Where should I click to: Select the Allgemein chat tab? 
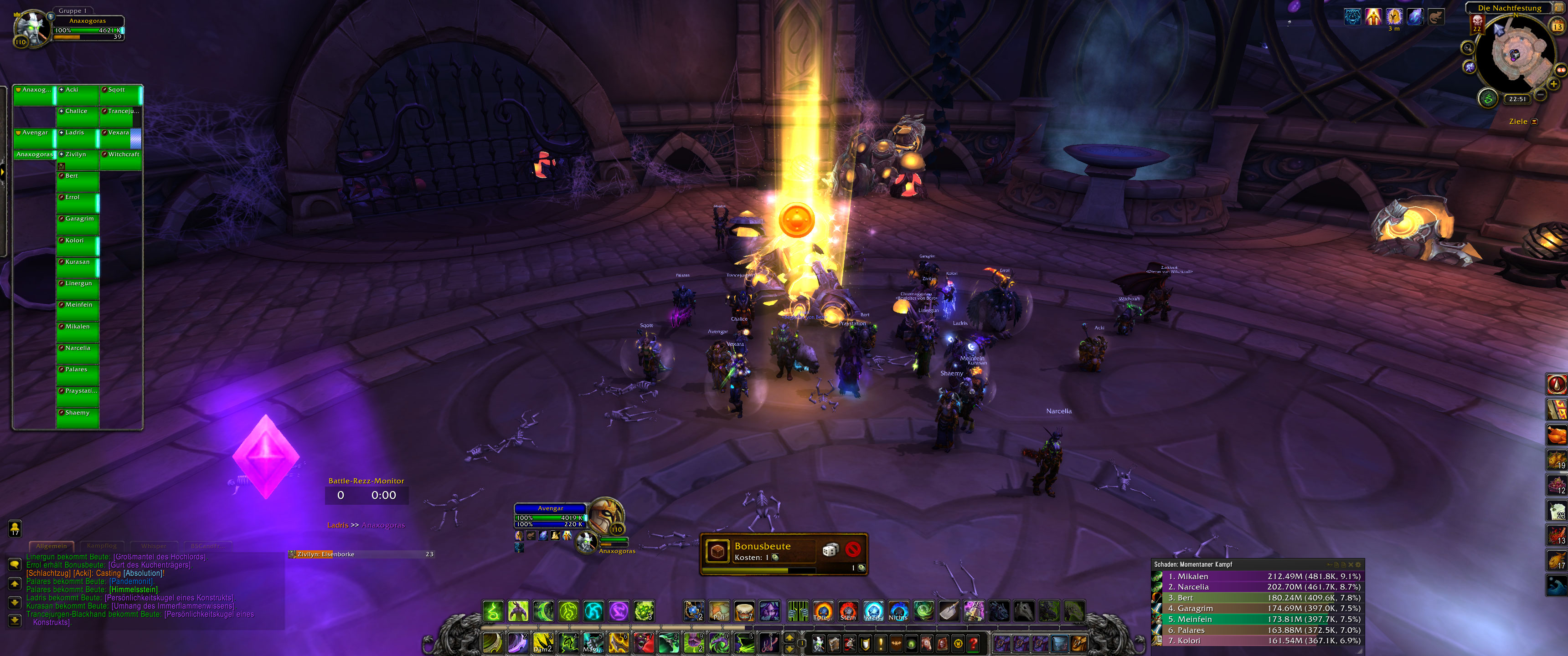52,546
